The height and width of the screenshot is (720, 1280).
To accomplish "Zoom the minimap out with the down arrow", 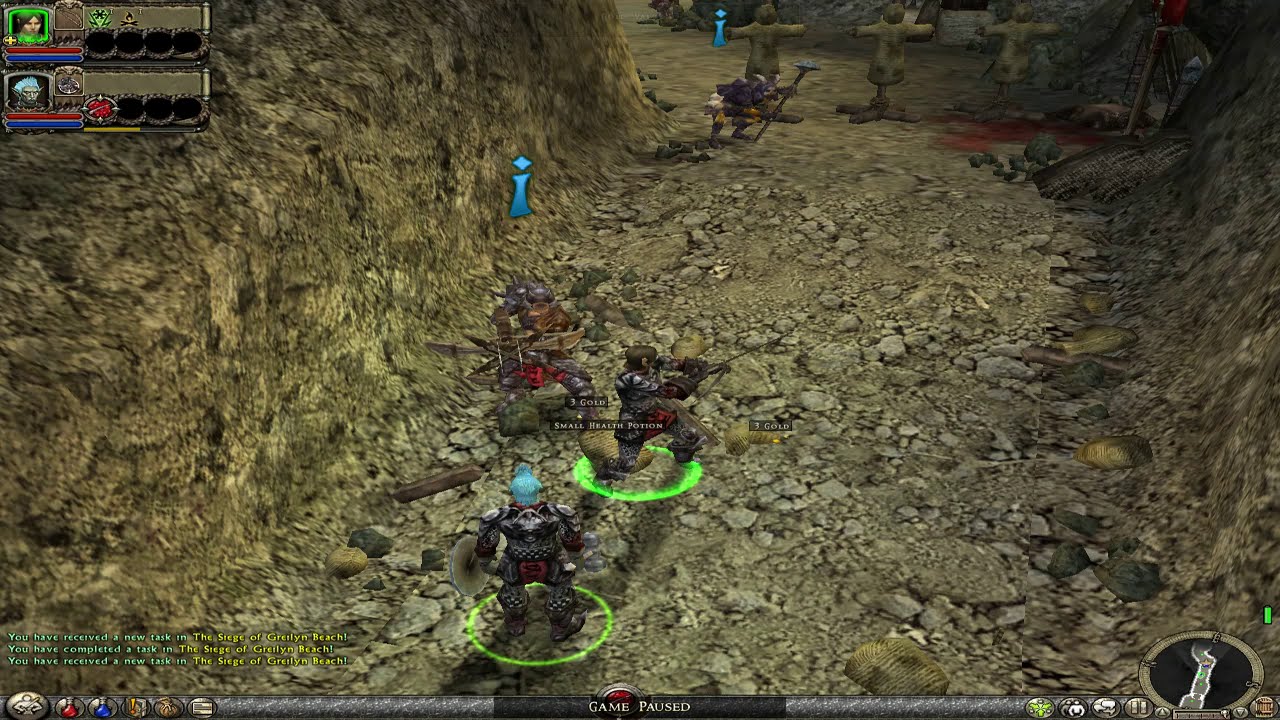I will pyautogui.click(x=1240, y=712).
